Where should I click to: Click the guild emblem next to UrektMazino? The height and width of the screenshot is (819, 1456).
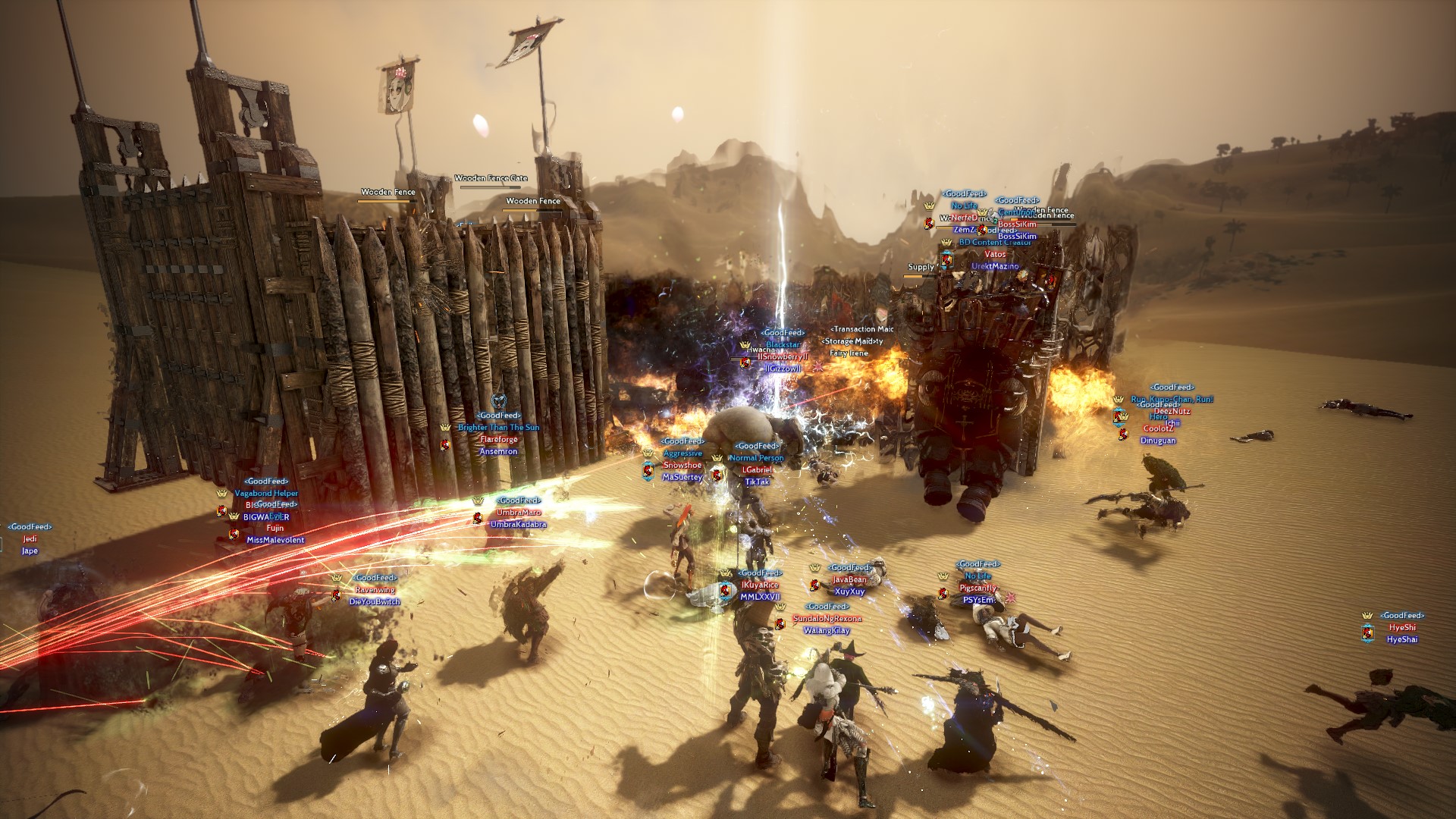pos(946,260)
